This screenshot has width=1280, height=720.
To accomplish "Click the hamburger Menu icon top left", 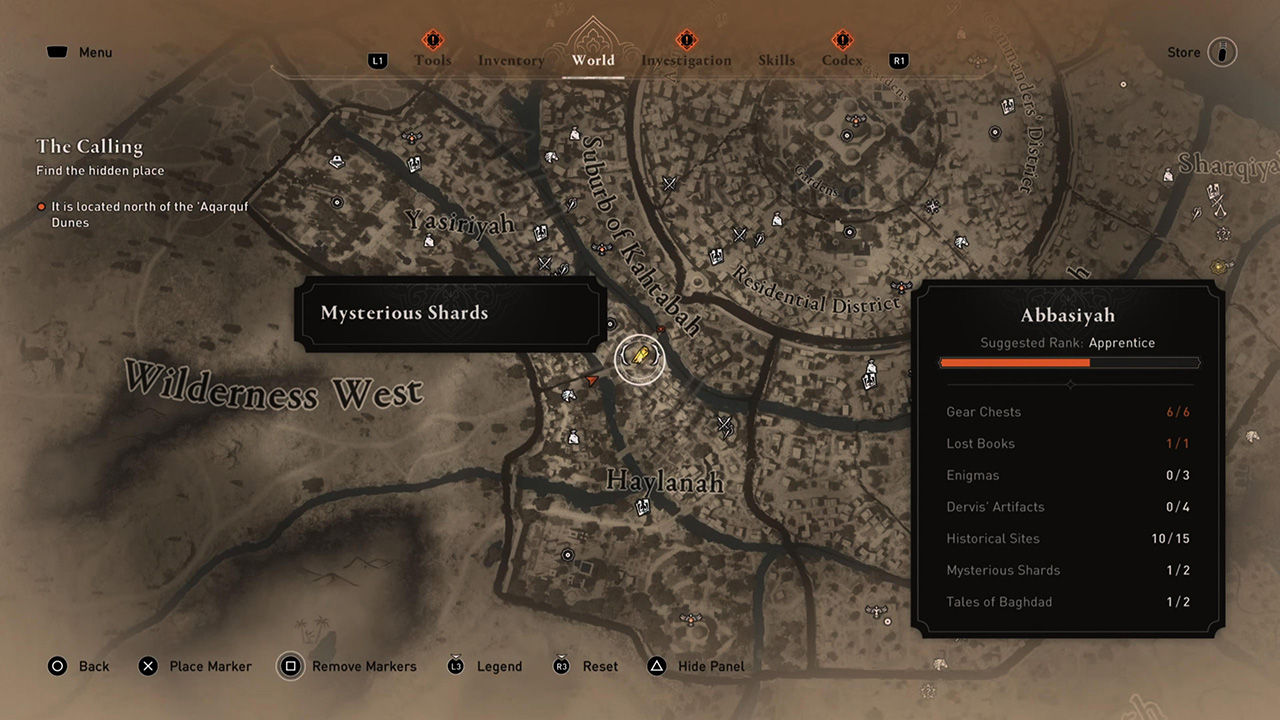I will [x=57, y=51].
